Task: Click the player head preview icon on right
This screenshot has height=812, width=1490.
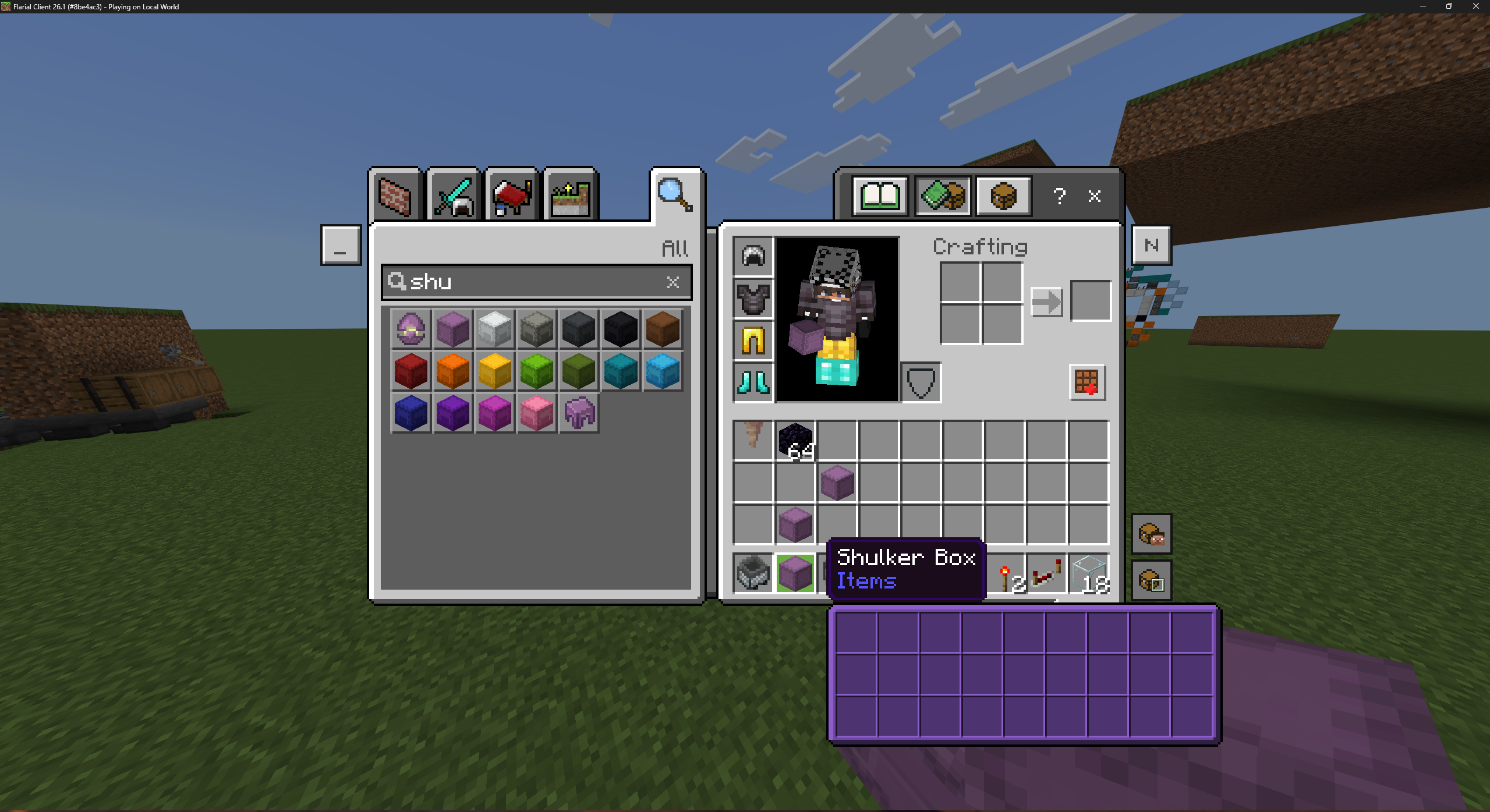Action: pos(1152,534)
